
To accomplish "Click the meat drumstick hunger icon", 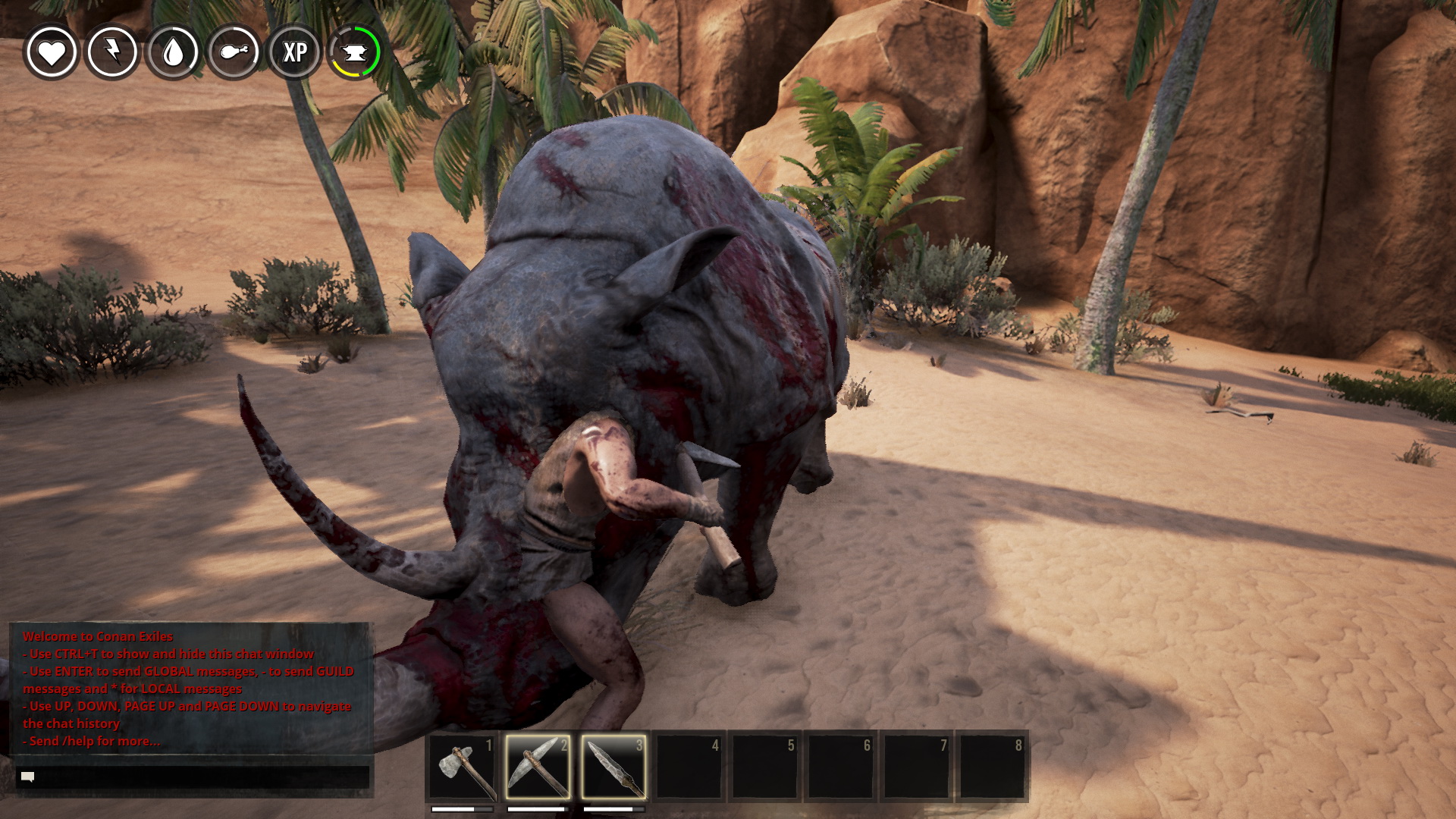I will (234, 52).
